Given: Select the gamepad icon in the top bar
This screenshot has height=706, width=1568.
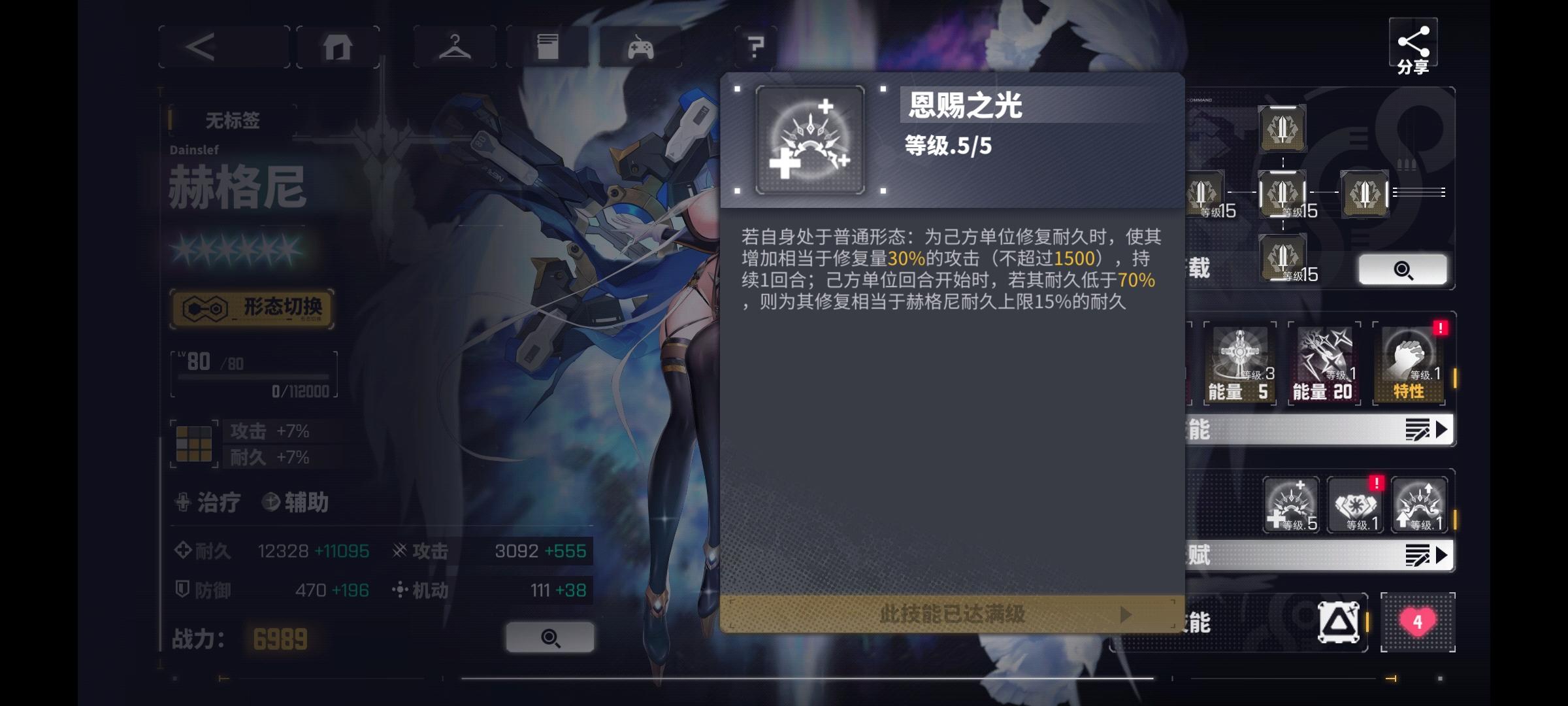Looking at the screenshot, I should tap(639, 46).
